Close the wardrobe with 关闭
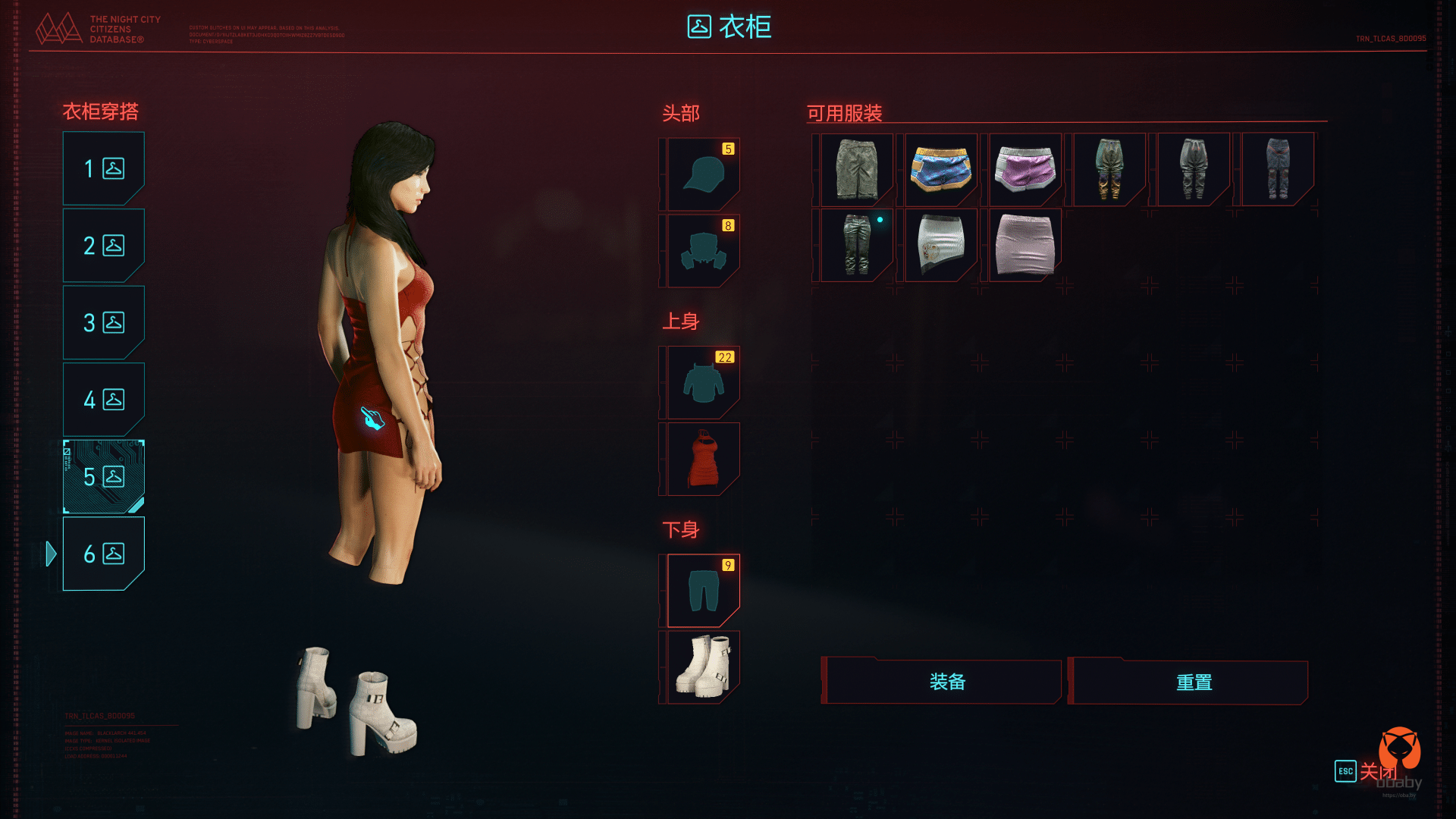This screenshot has width=1456, height=819. [x=1366, y=771]
